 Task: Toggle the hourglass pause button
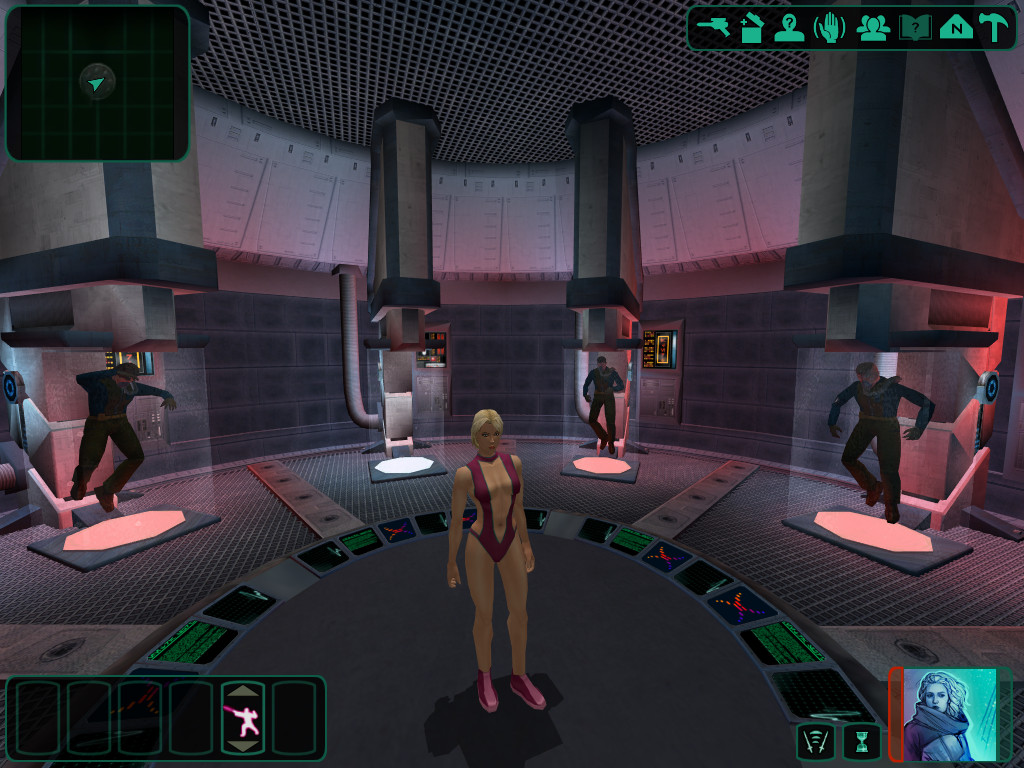coord(861,742)
